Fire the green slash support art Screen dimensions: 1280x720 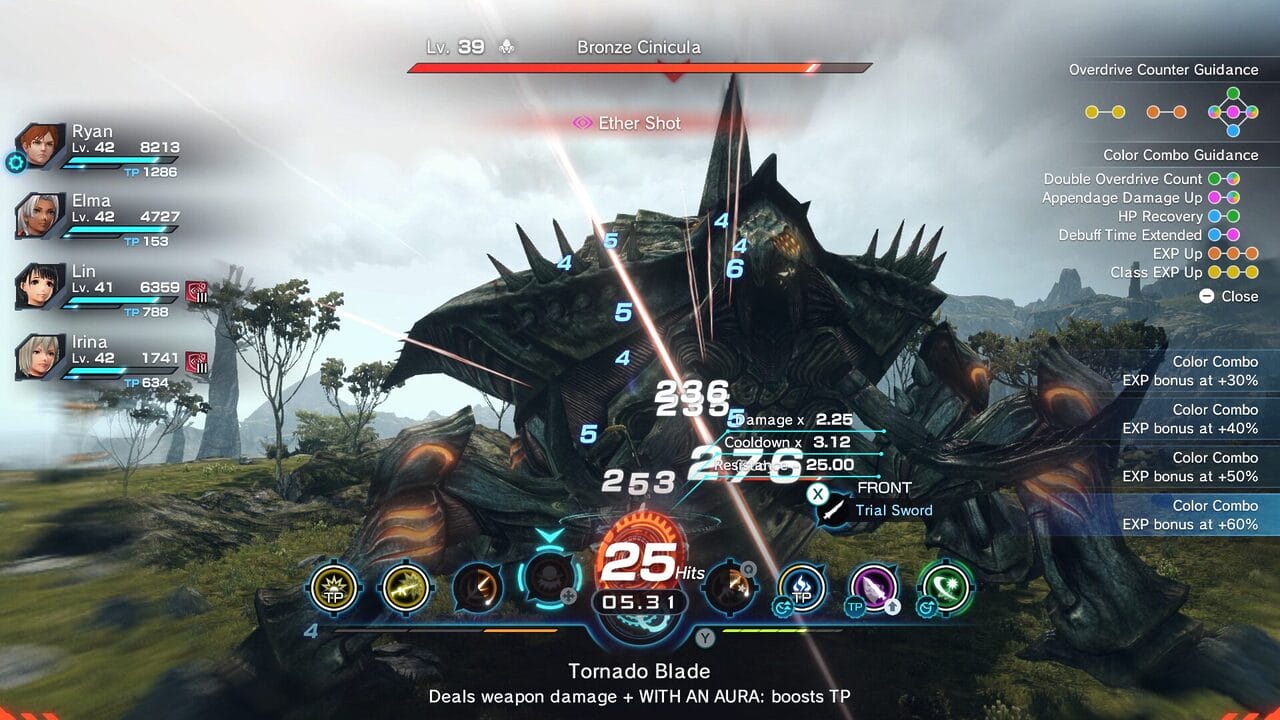click(945, 587)
